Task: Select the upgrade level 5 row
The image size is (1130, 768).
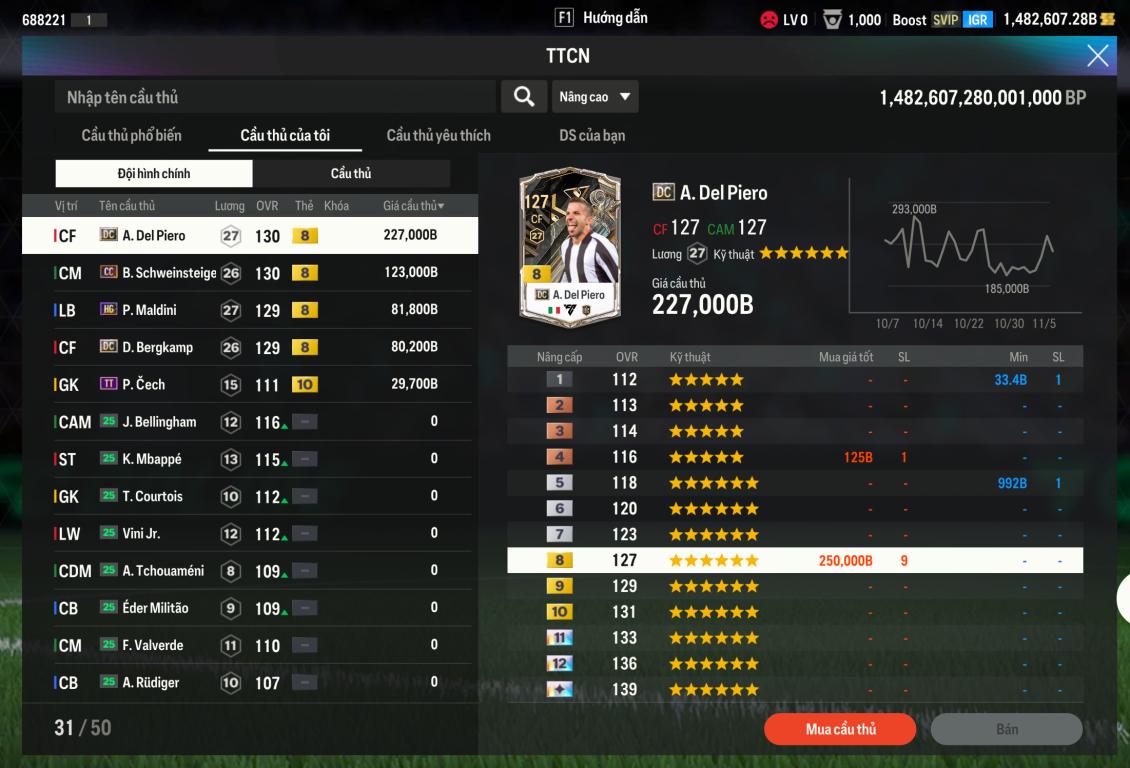Action: pyautogui.click(x=794, y=483)
